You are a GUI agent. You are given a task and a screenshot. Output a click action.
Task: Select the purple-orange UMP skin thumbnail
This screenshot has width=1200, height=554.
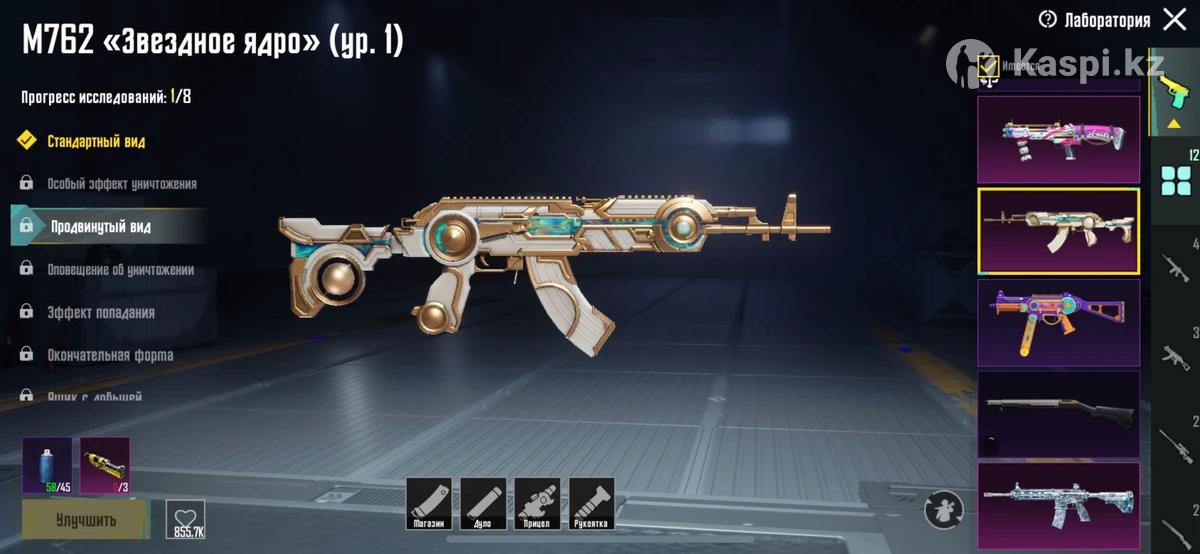[1058, 322]
